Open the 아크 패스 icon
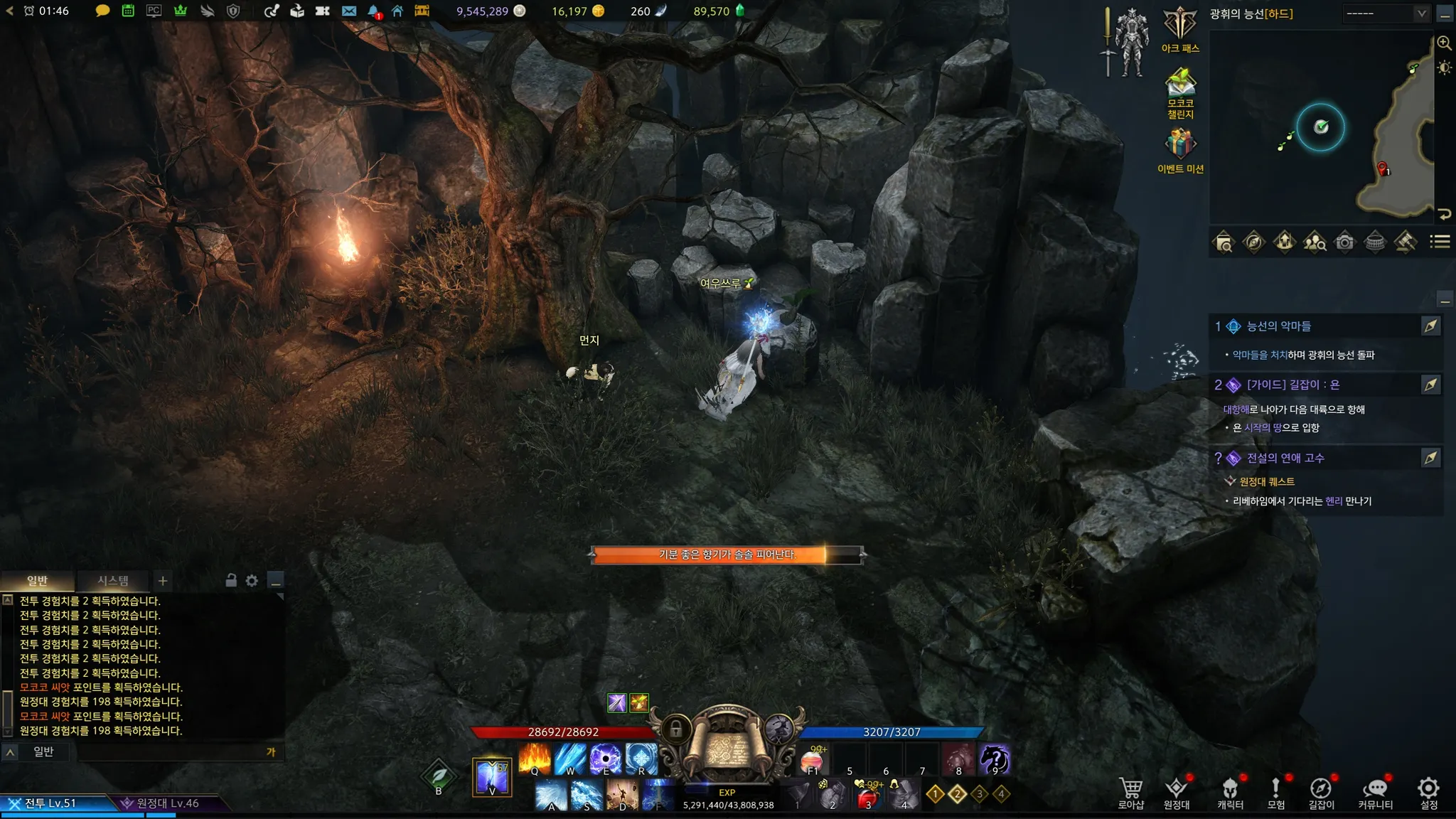Image resolution: width=1456 pixels, height=819 pixels. coord(1180,28)
